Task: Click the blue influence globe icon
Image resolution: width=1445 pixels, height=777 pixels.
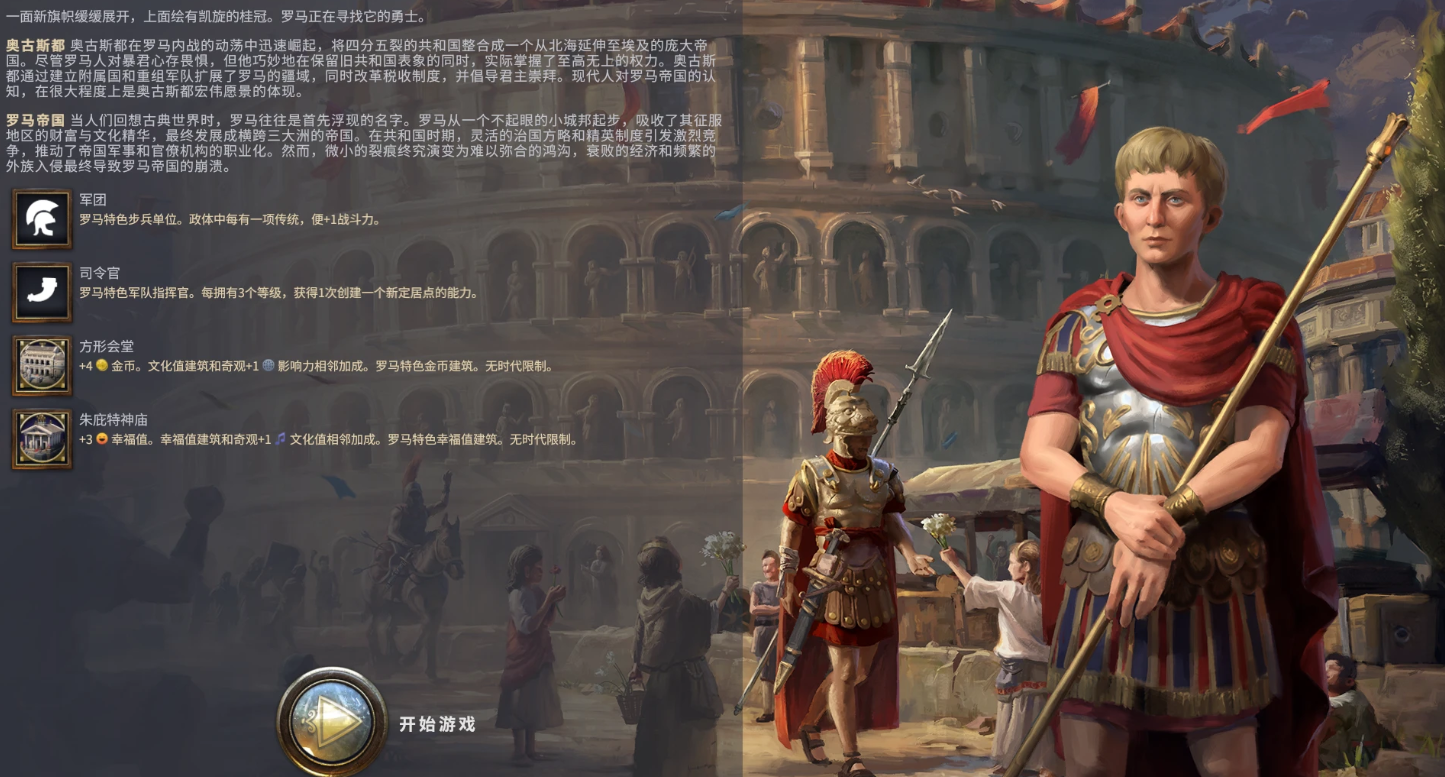Action: click(269, 367)
